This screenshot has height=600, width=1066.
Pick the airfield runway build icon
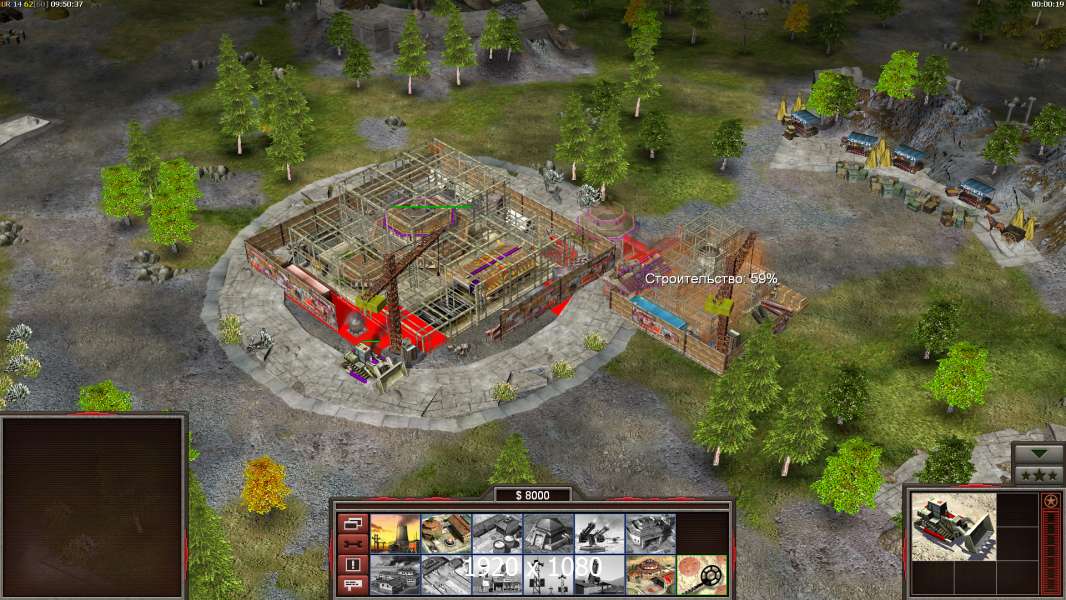[x=446, y=574]
